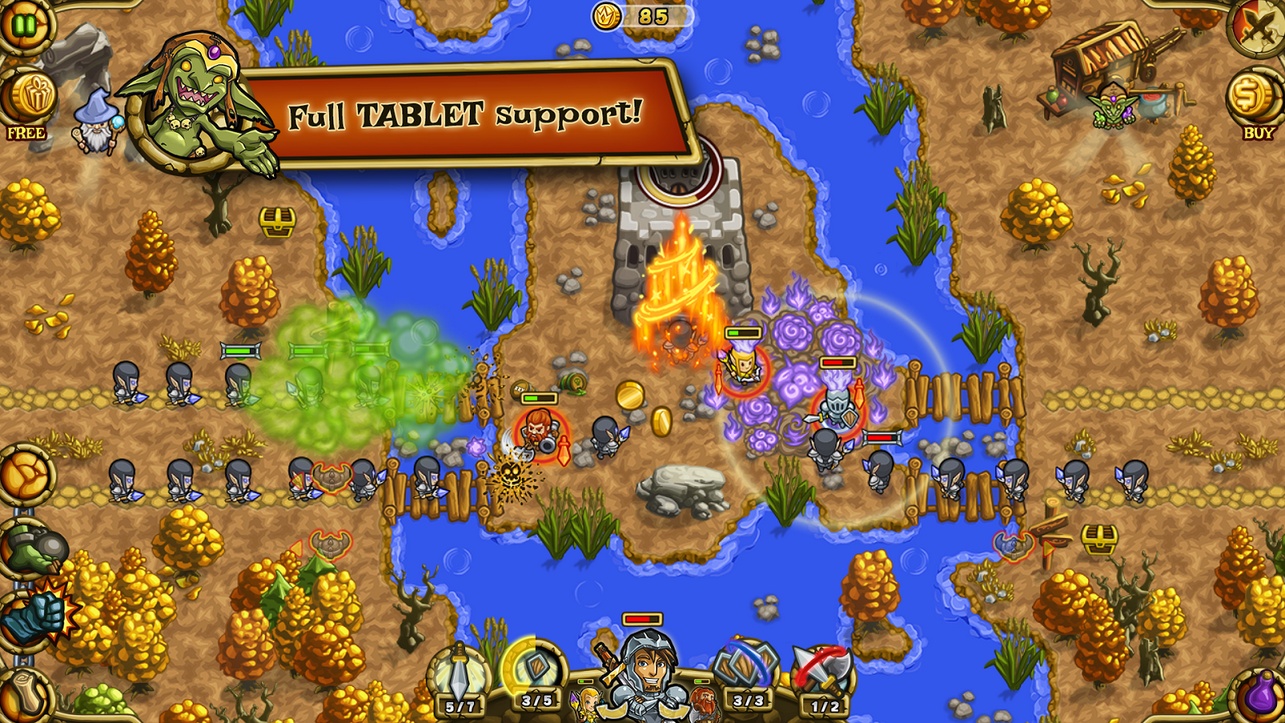Screen dimensions: 1285x723
Task: Select the spear and axe slot 1/2
Action: tap(823, 673)
